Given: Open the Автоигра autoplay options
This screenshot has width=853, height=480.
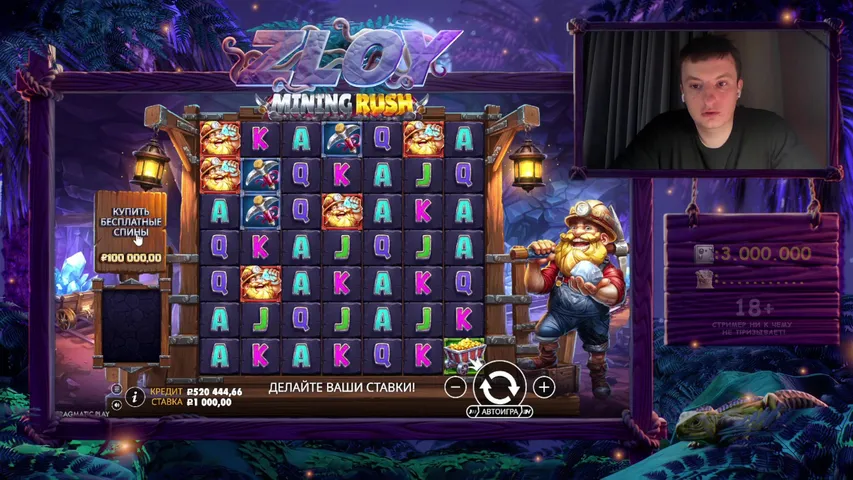Looking at the screenshot, I should [x=499, y=411].
